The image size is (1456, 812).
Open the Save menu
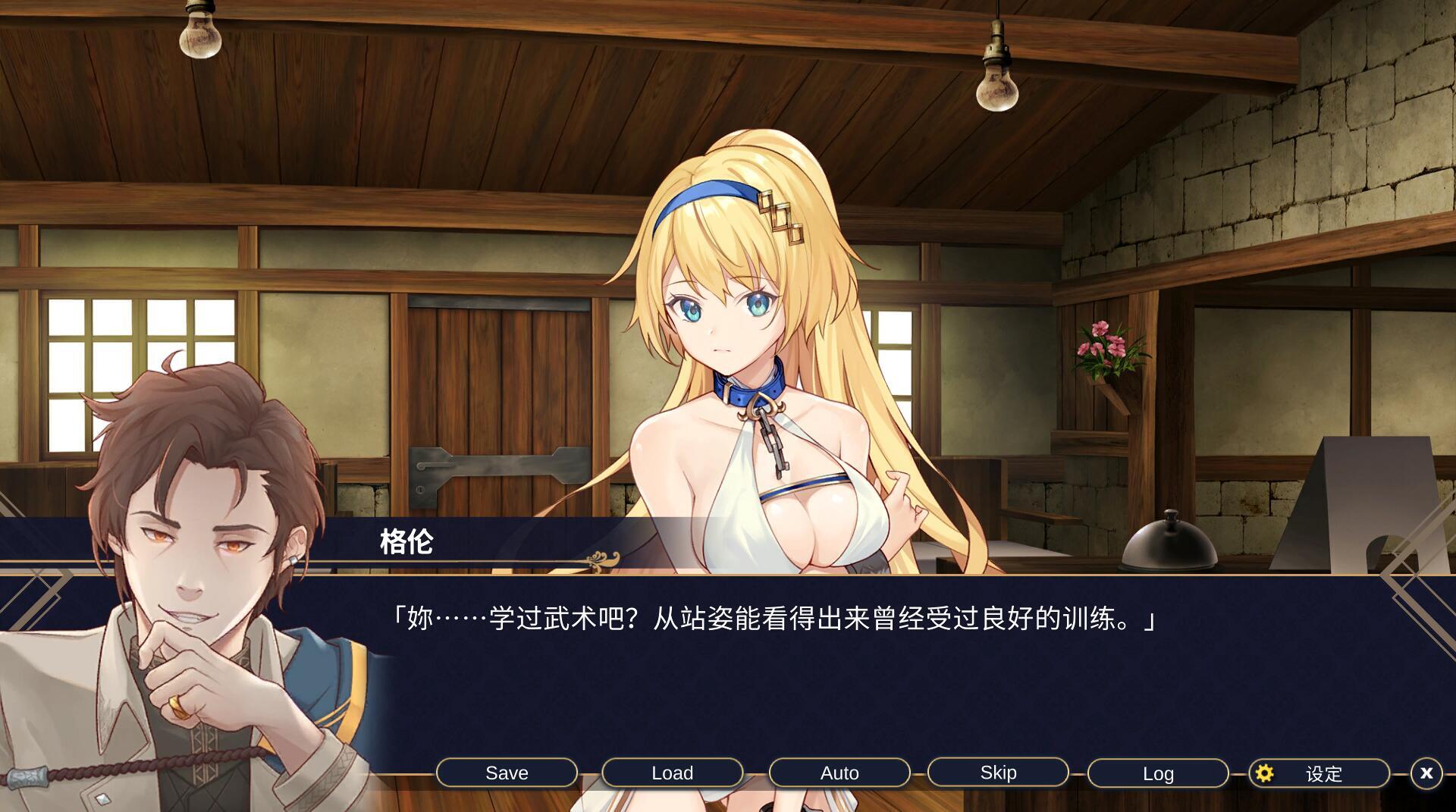pos(507,773)
